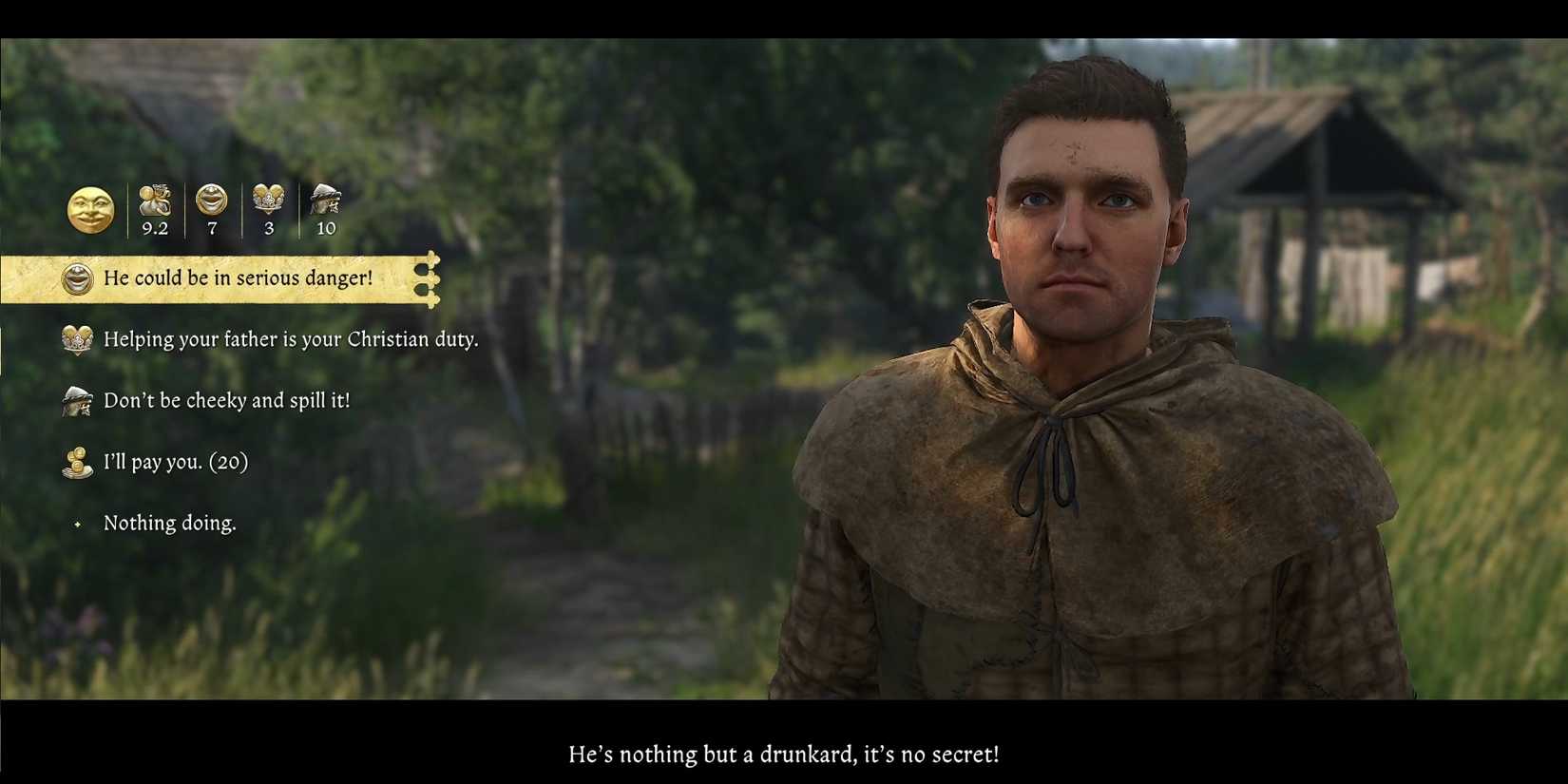
Task: Click the smiling speech icon above the 7
Action: [211, 198]
